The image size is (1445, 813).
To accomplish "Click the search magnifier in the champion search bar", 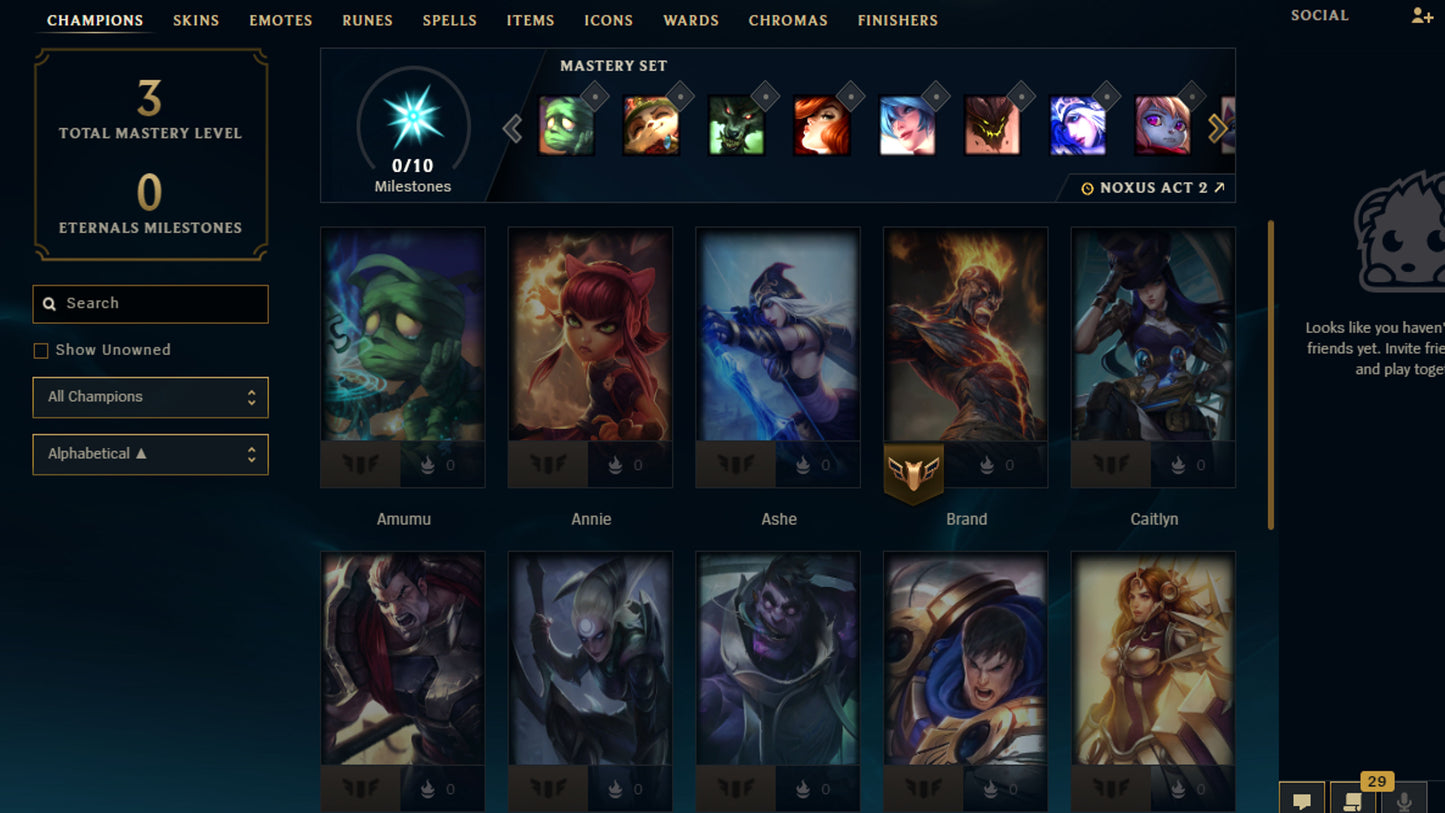I will coord(50,303).
